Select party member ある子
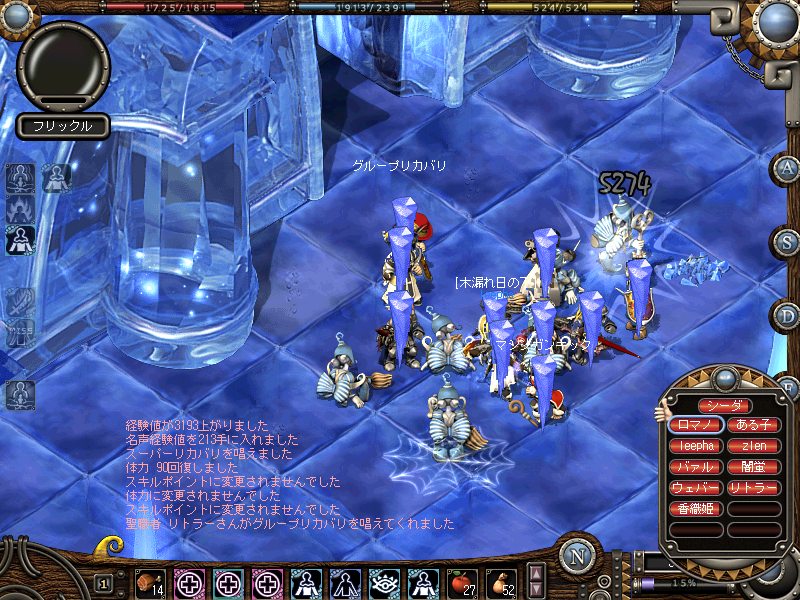Viewport: 800px width, 600px height. 754,424
